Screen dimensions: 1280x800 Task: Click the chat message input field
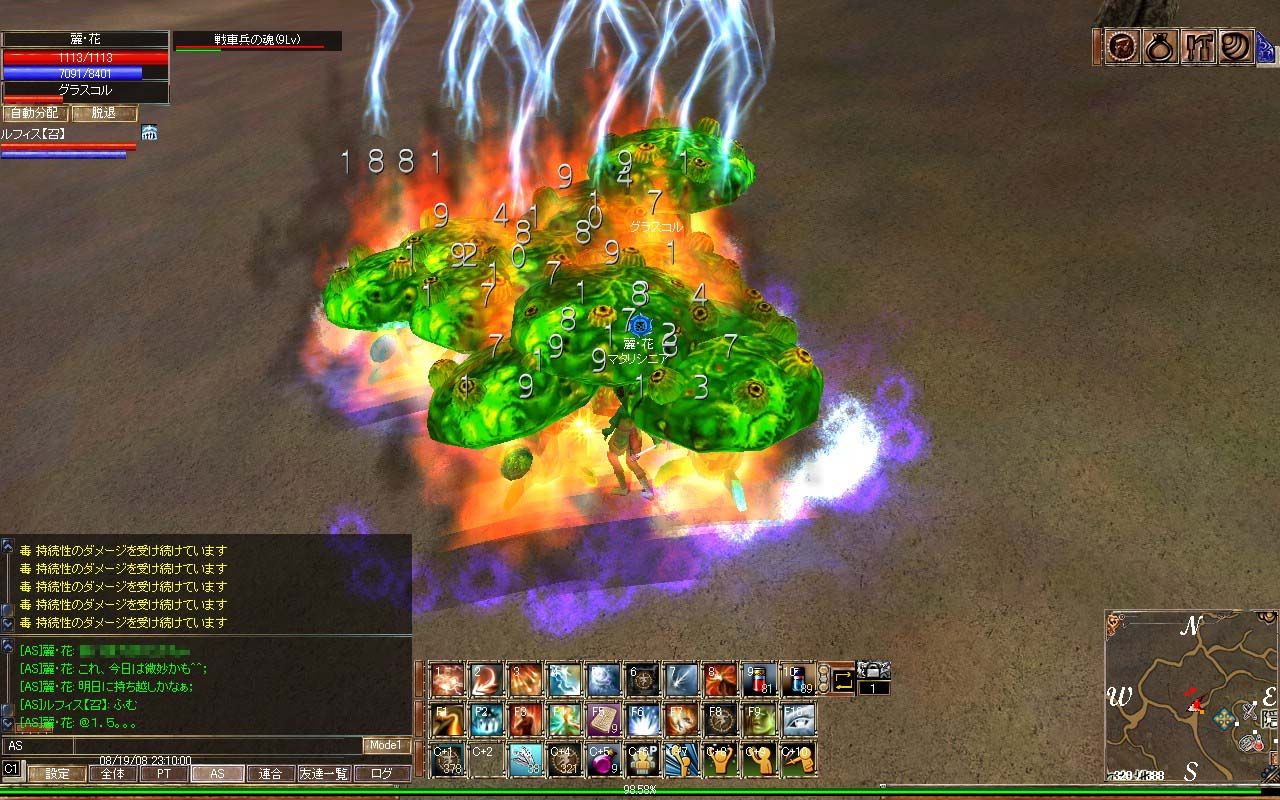click(217, 745)
